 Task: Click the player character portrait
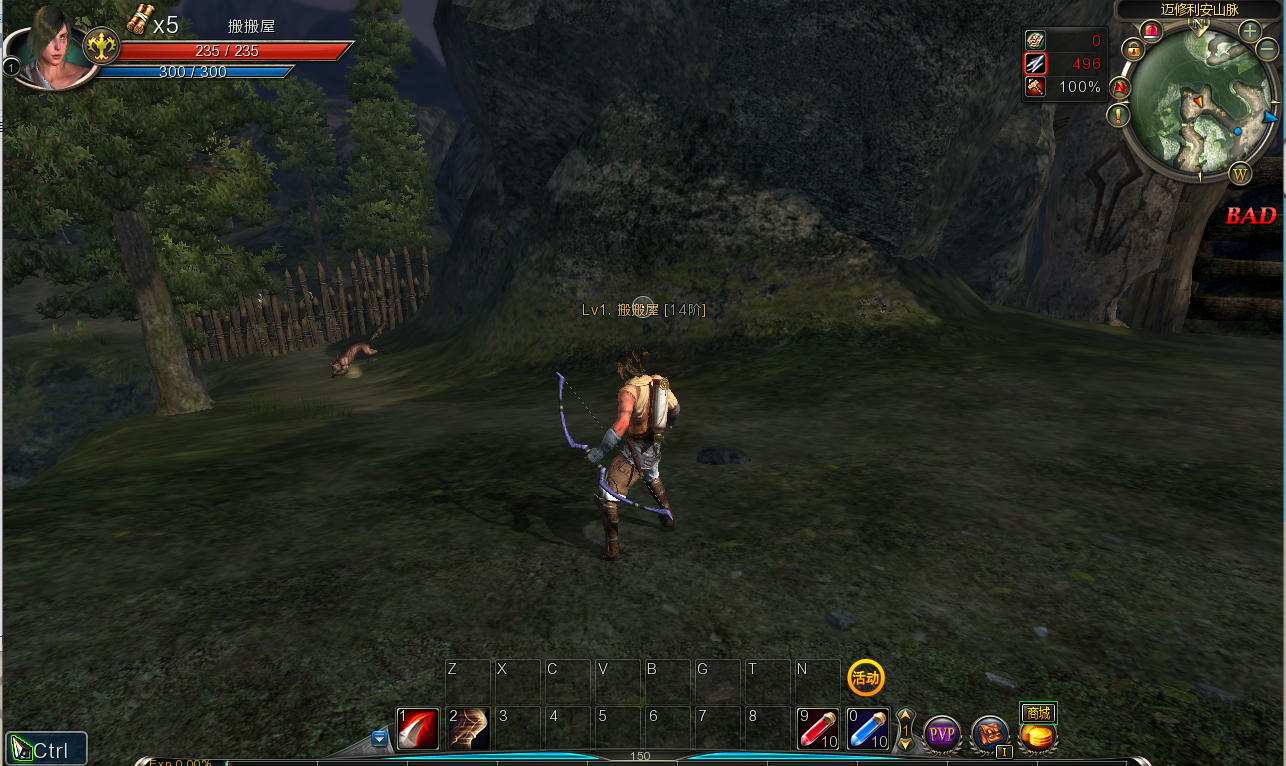coord(50,47)
